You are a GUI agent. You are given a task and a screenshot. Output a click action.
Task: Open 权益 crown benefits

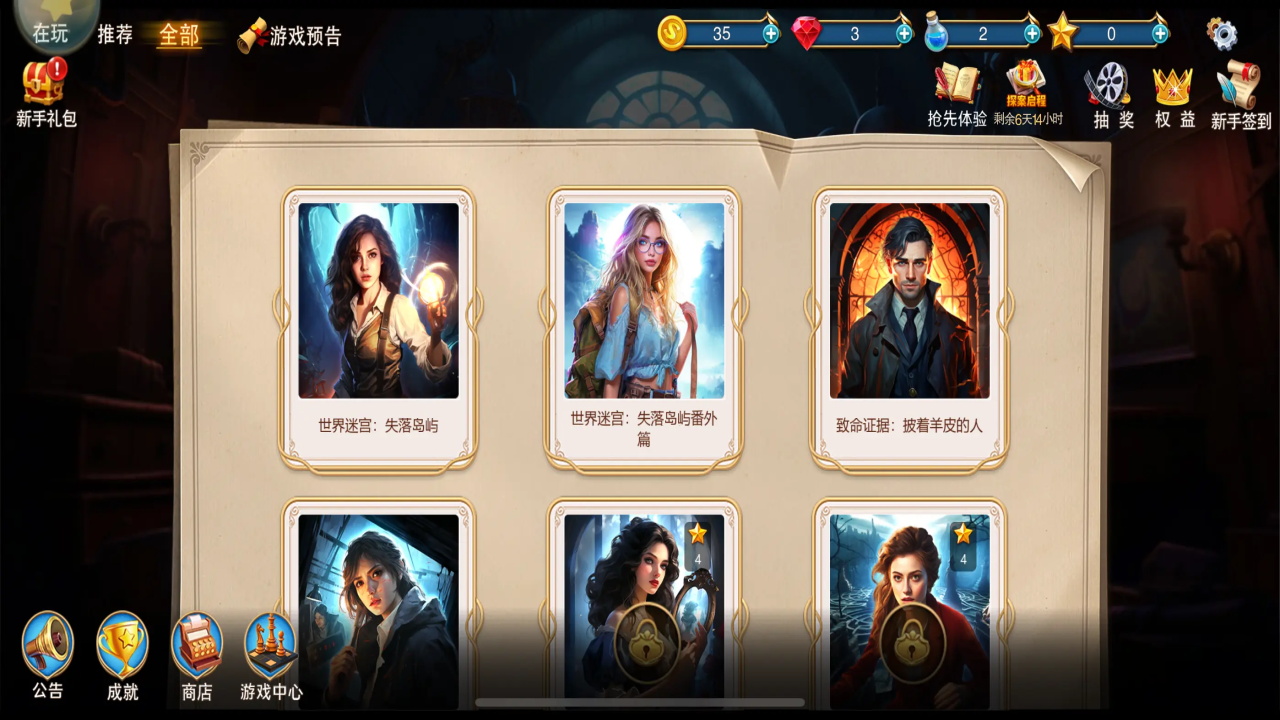[1174, 95]
